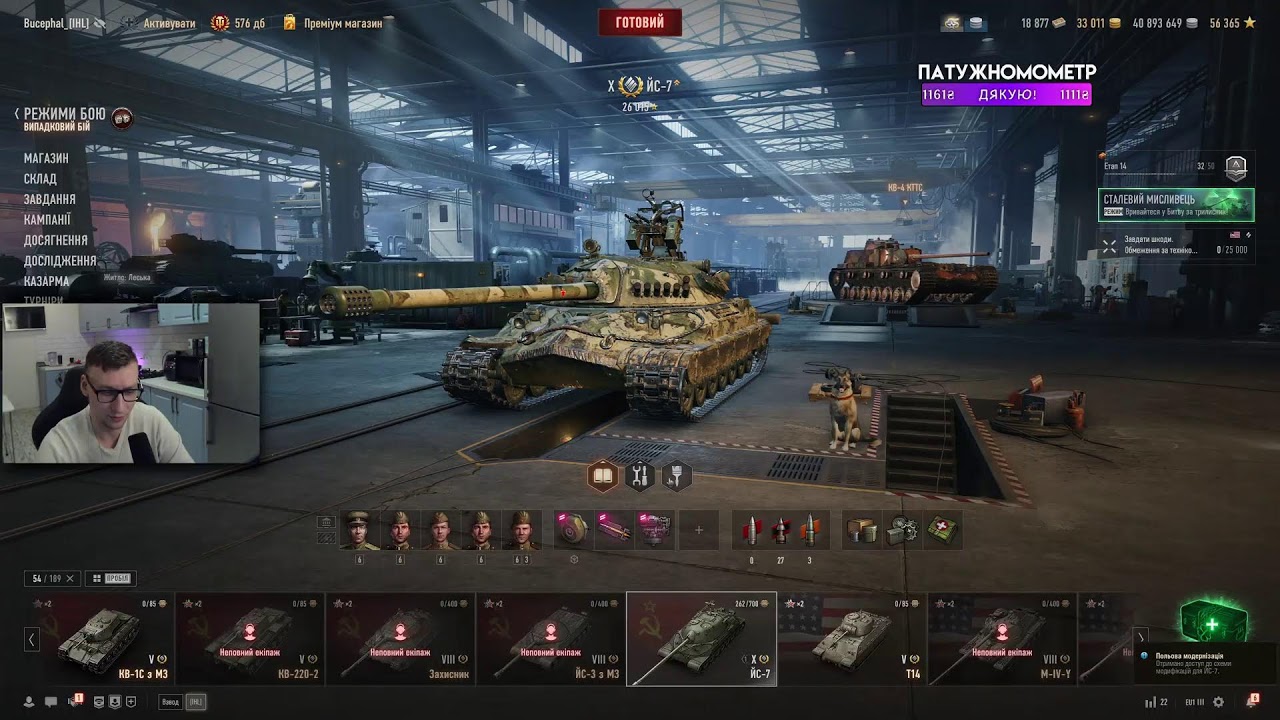Open the КАМПАНІЇ menu entry

click(48, 220)
